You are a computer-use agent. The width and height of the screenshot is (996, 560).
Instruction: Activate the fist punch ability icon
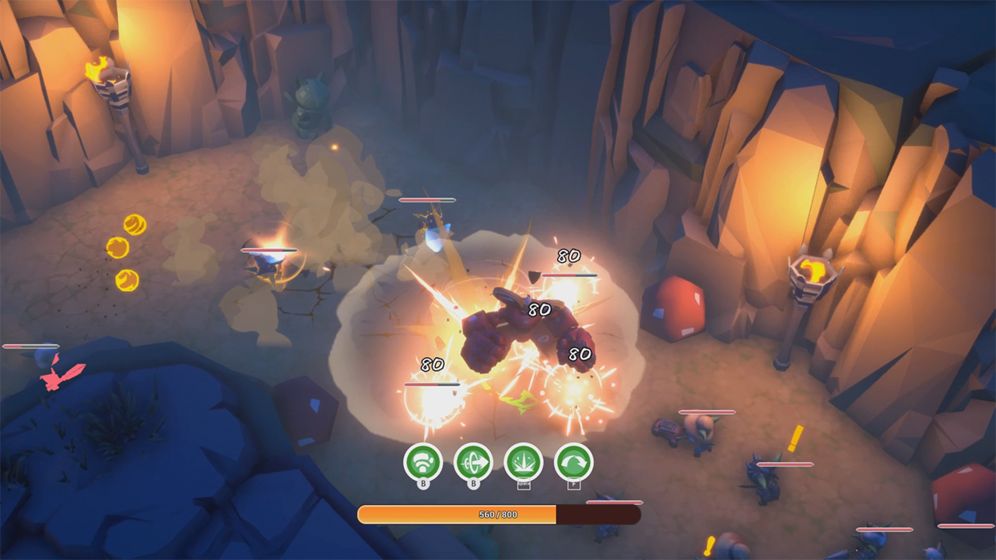(x=423, y=463)
